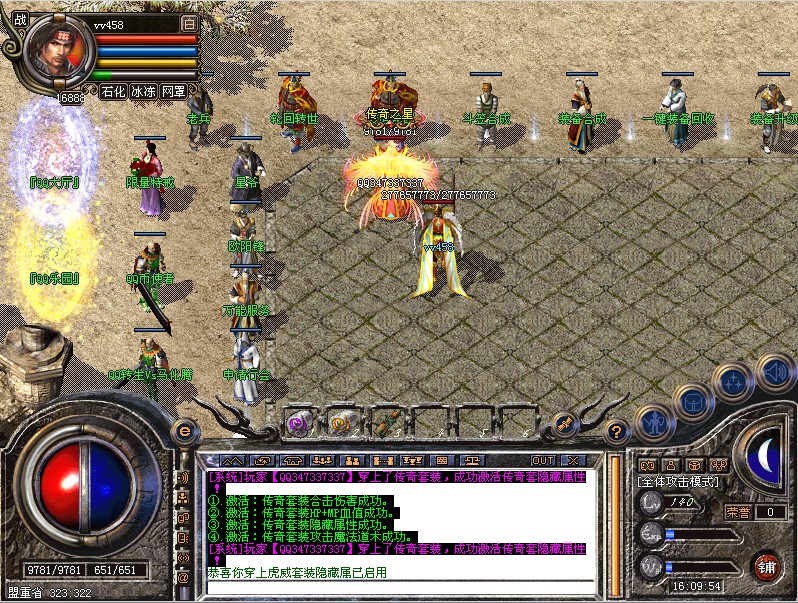Toggle the 网罩 button
798x603 pixels.
[x=173, y=91]
